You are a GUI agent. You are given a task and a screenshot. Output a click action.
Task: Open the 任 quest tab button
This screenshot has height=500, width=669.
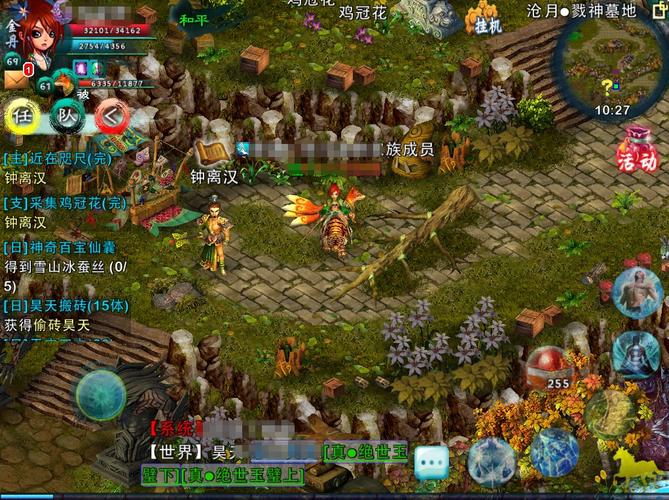click(22, 116)
